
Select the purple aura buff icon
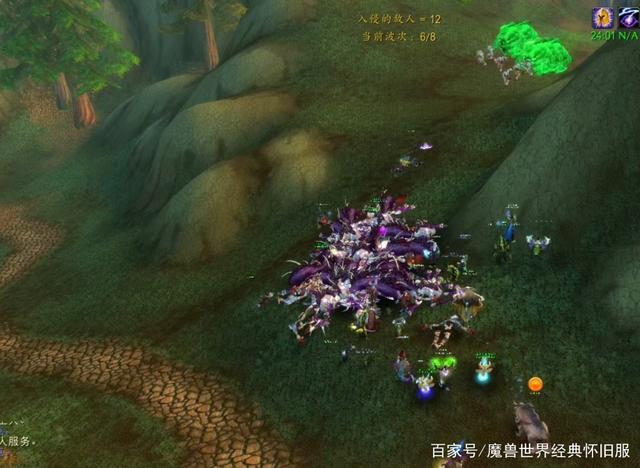pyautogui.click(x=627, y=17)
